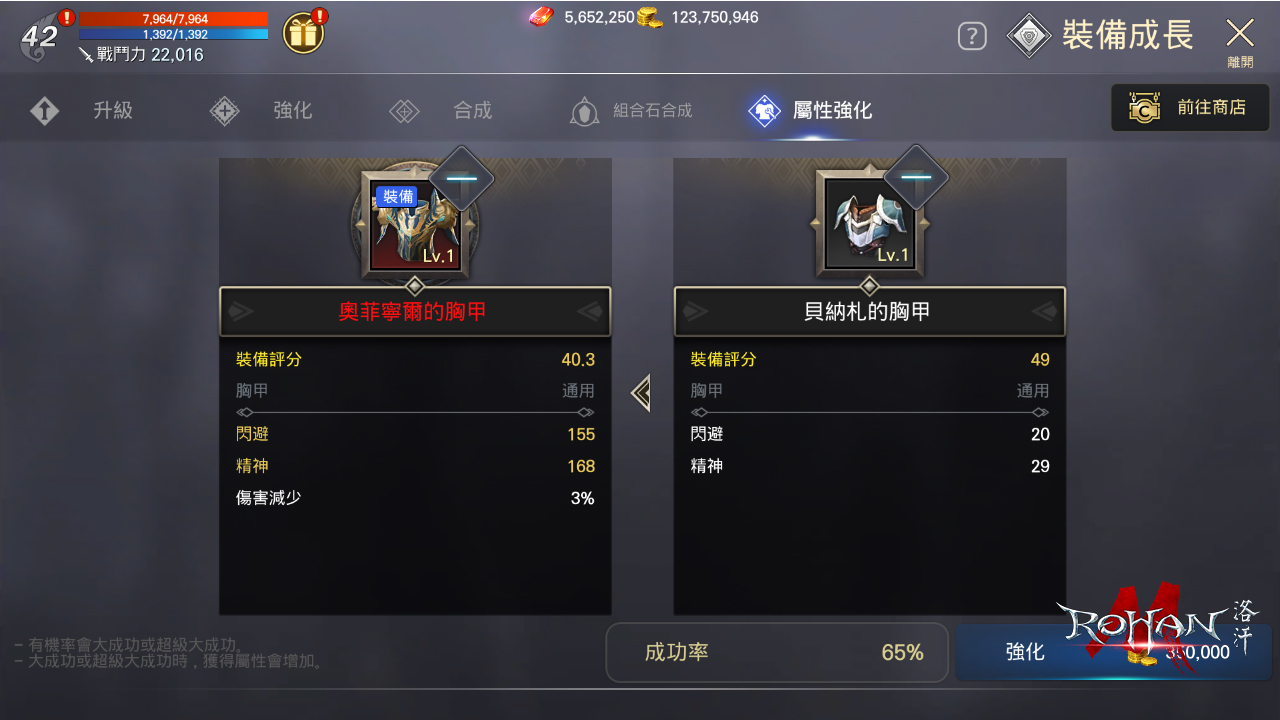Screen dimensions: 1280x720
Task: Open the 前往商店 shop button
Action: pyautogui.click(x=1189, y=107)
